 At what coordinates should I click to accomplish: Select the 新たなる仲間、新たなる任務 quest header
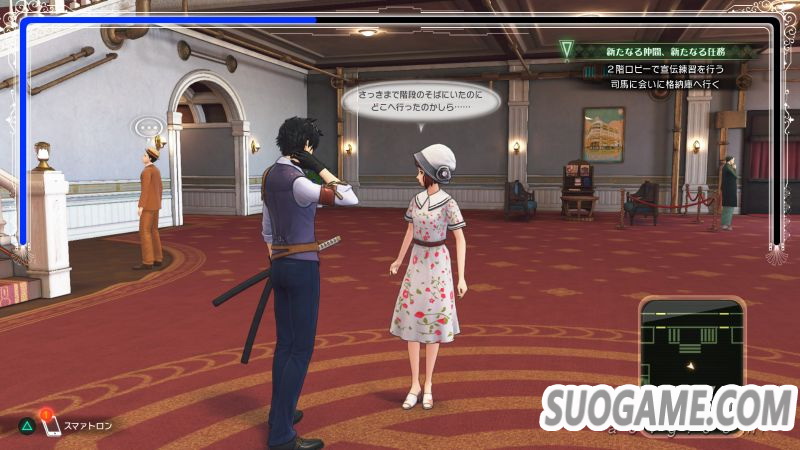pyautogui.click(x=663, y=50)
